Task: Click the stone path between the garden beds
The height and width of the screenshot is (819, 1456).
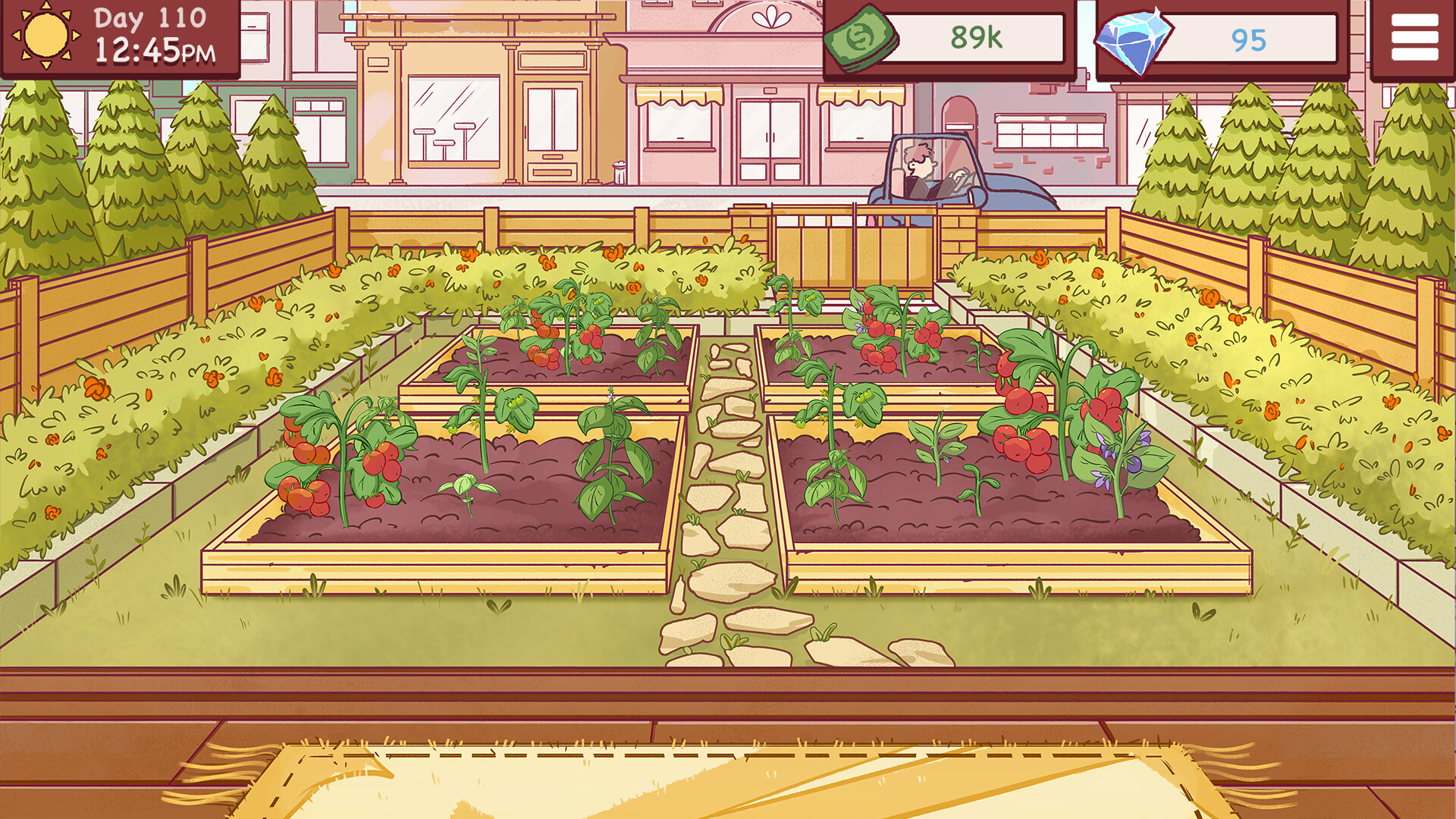Action: [x=728, y=493]
